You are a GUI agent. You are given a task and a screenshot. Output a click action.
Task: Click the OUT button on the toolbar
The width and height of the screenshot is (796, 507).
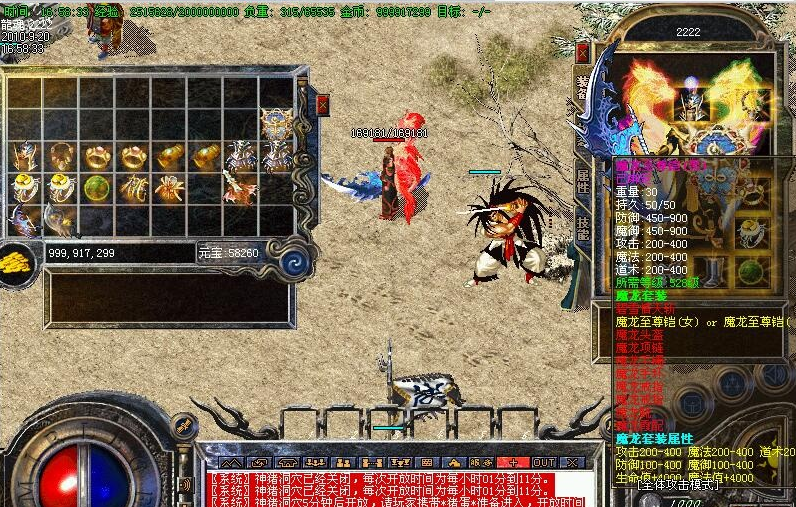tap(543, 462)
